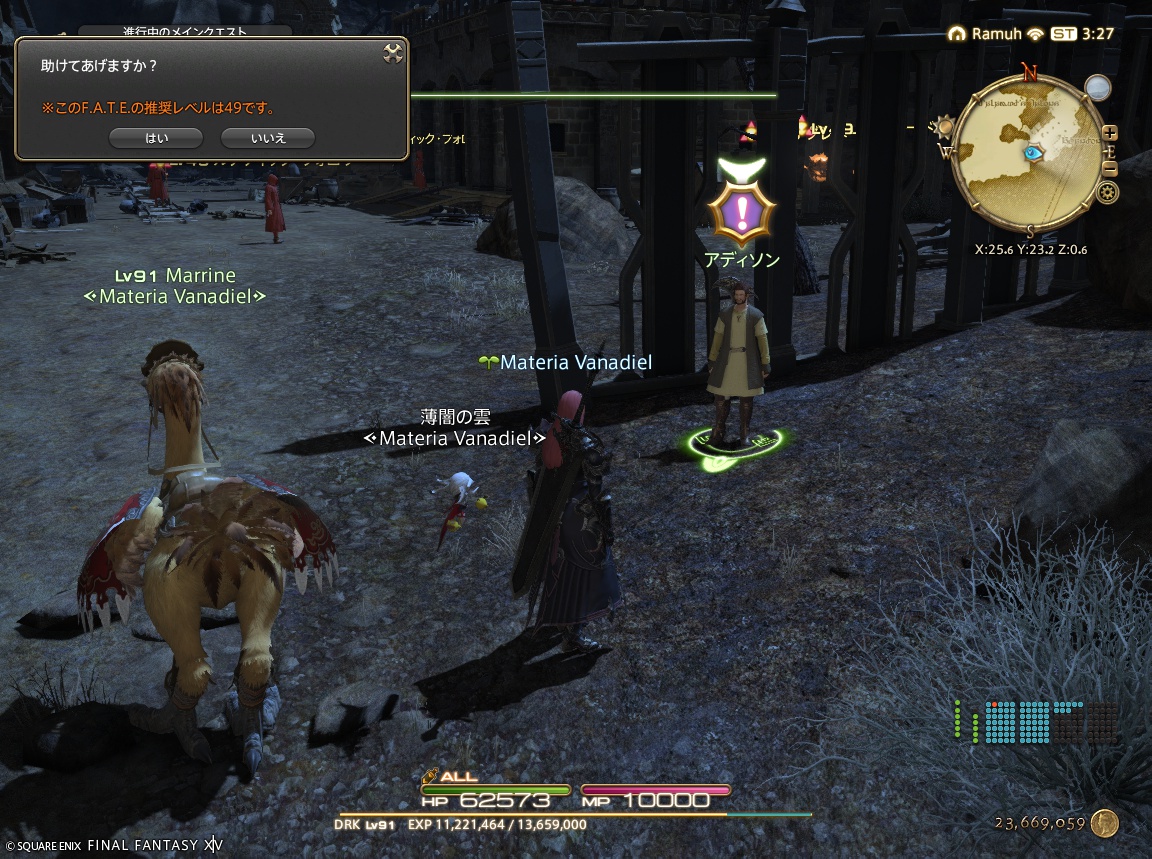Click the weather icon above the minimap
Viewport: 1152px width, 859px height.
1099,87
